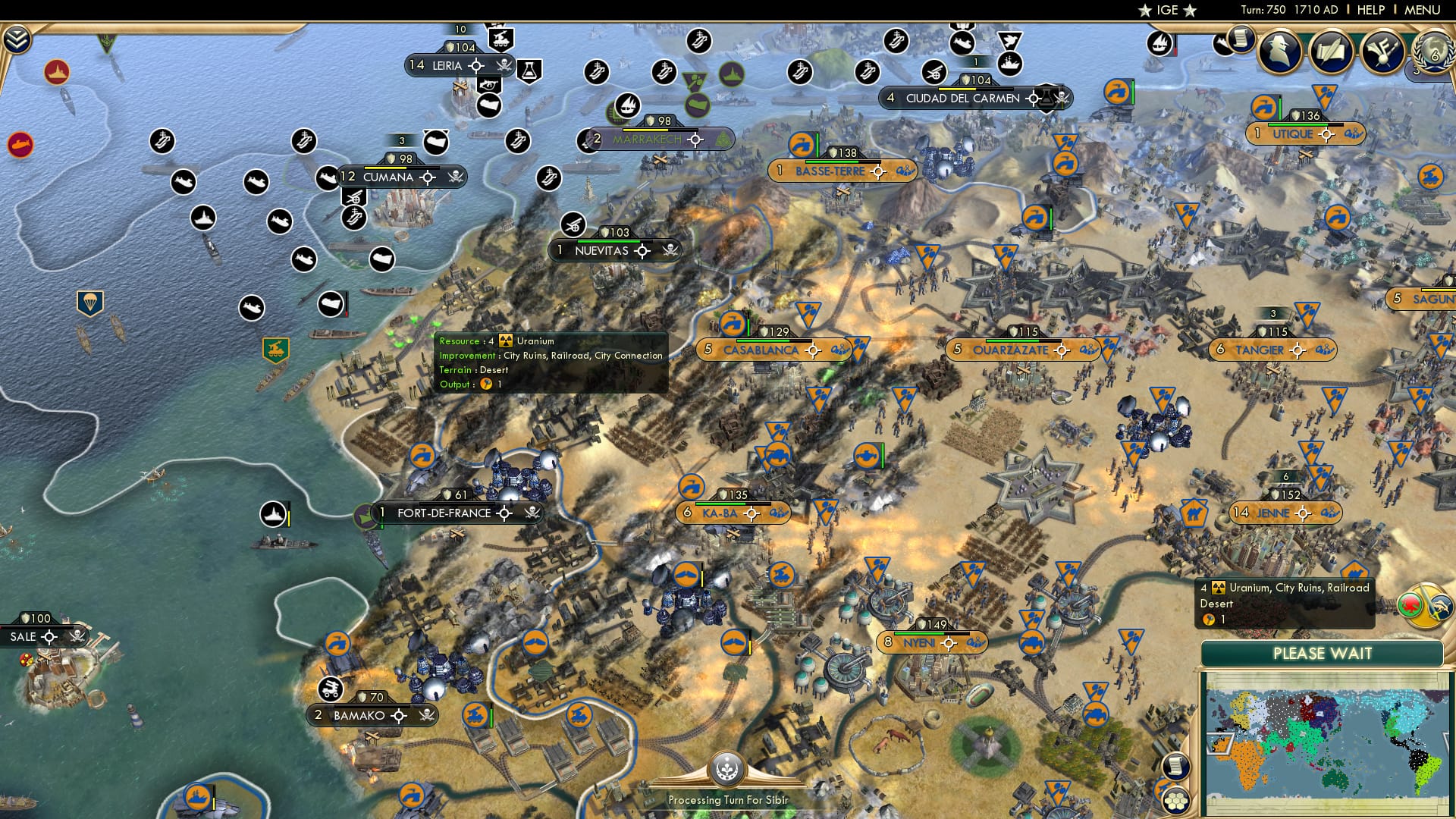Collapse notifications with the double-chevron toggle
This screenshot has height=819, width=1456.
coord(17,39)
